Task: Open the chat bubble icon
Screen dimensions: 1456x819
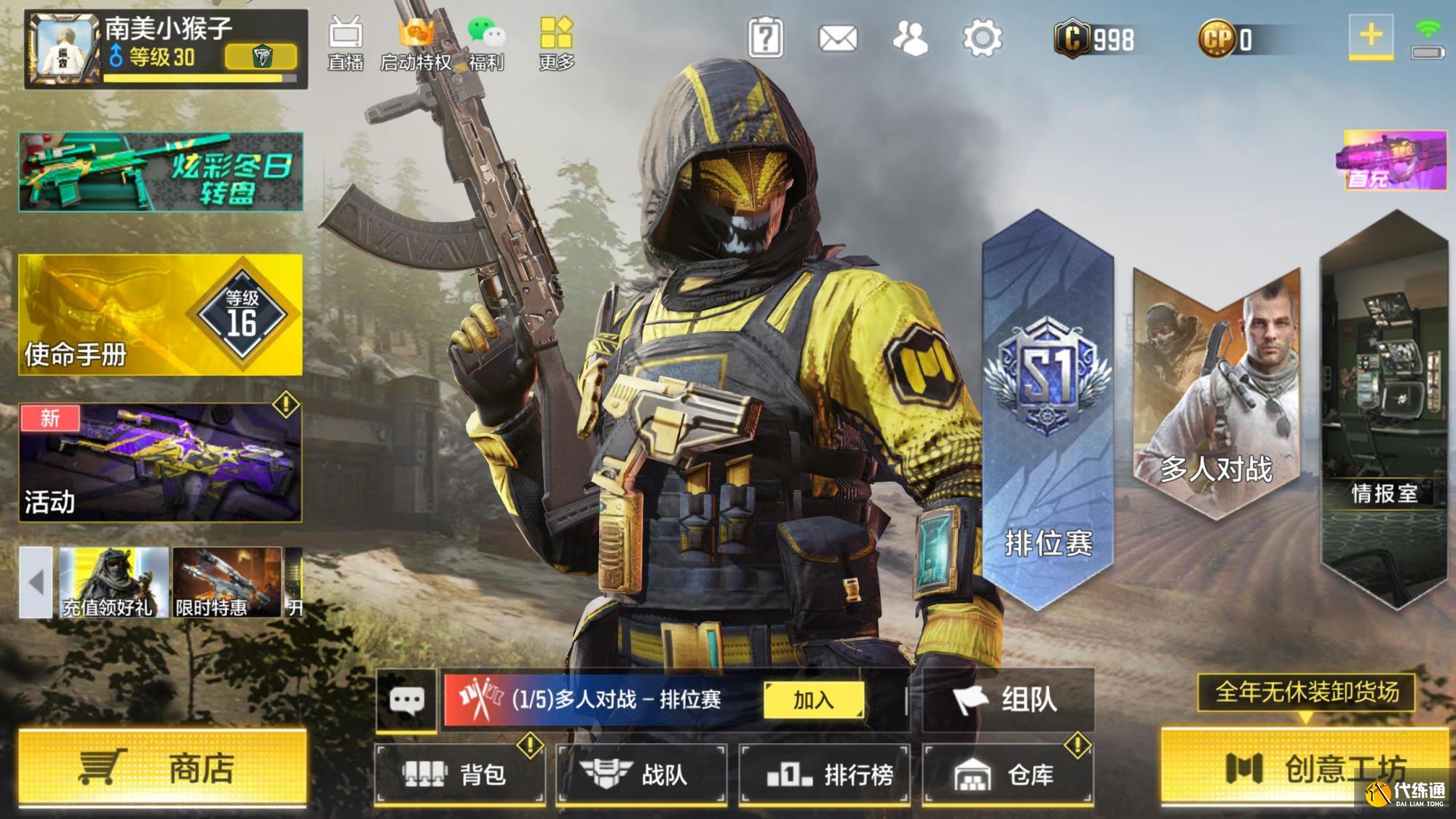Action: pyautogui.click(x=406, y=700)
